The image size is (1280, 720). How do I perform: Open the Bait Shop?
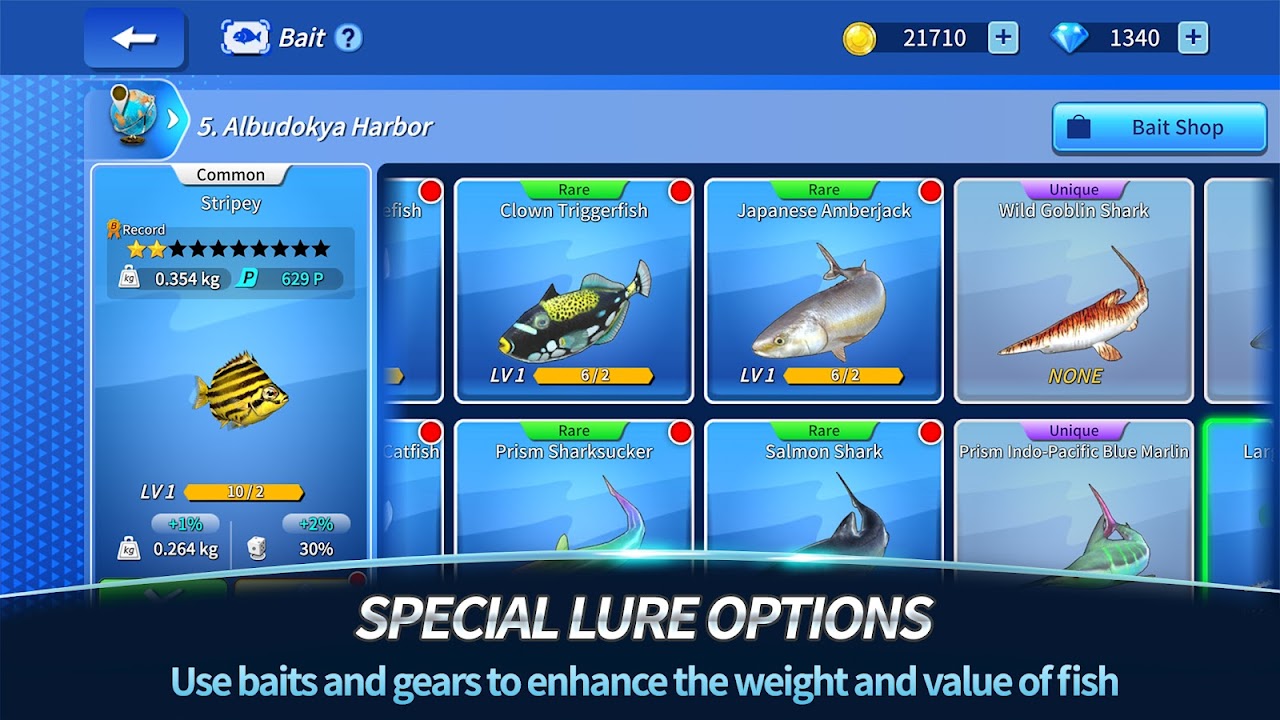pyautogui.click(x=1159, y=128)
